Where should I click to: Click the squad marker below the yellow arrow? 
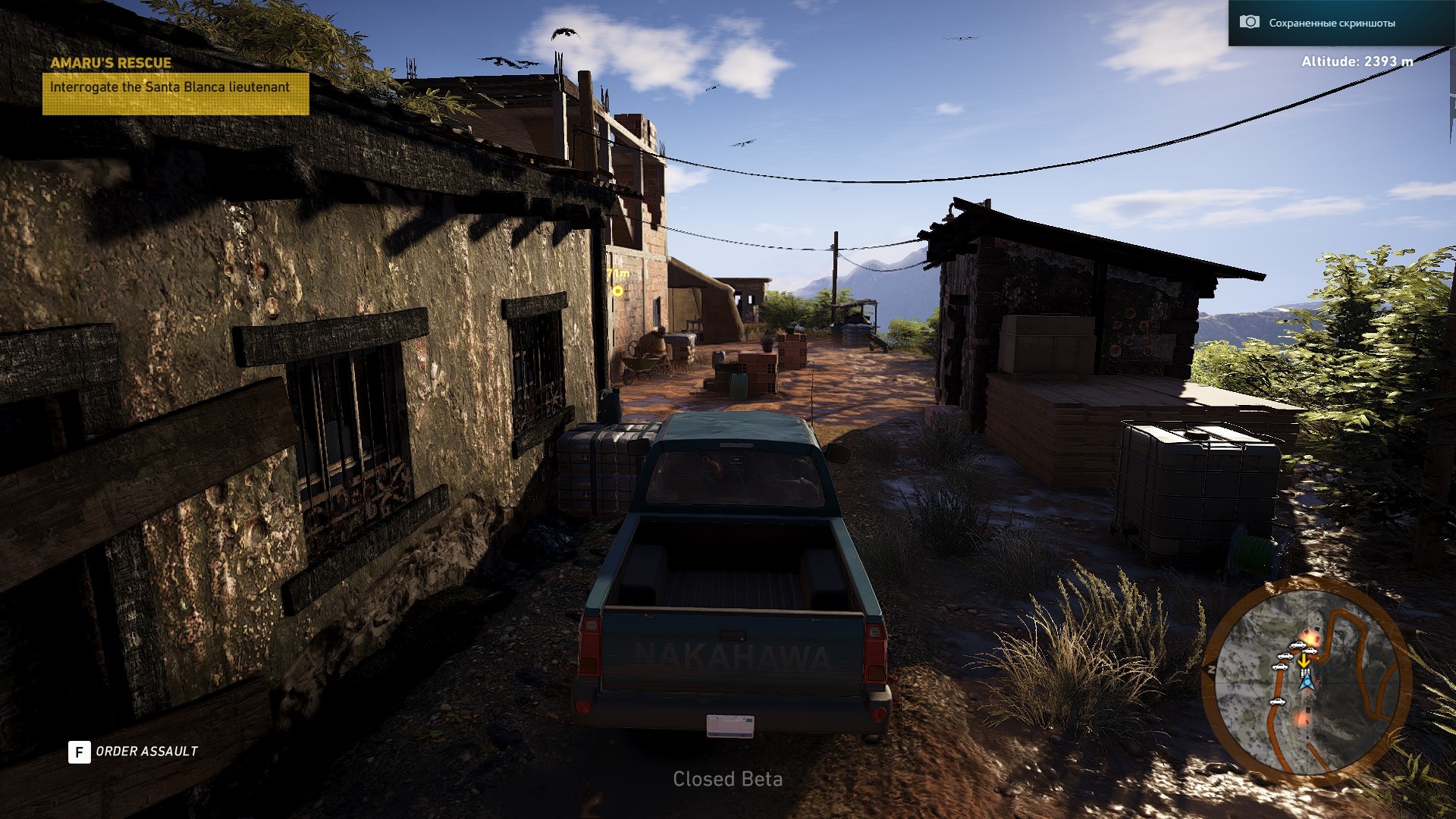1305,672
